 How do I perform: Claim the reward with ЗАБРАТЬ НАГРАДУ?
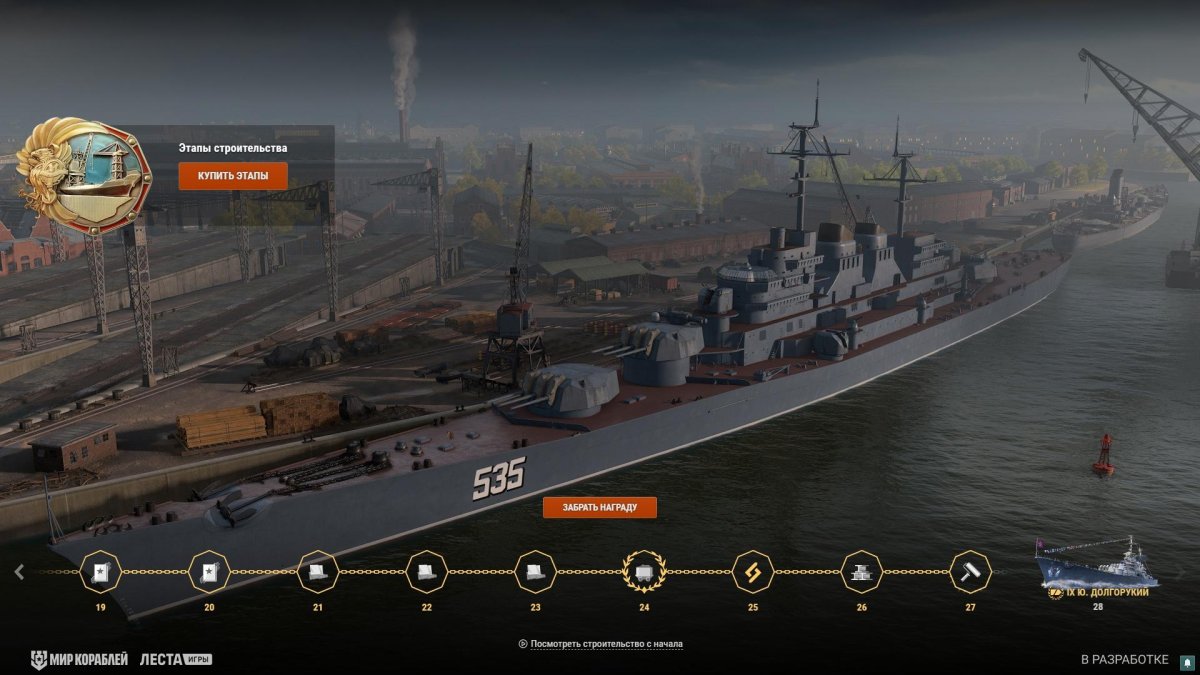tap(599, 507)
